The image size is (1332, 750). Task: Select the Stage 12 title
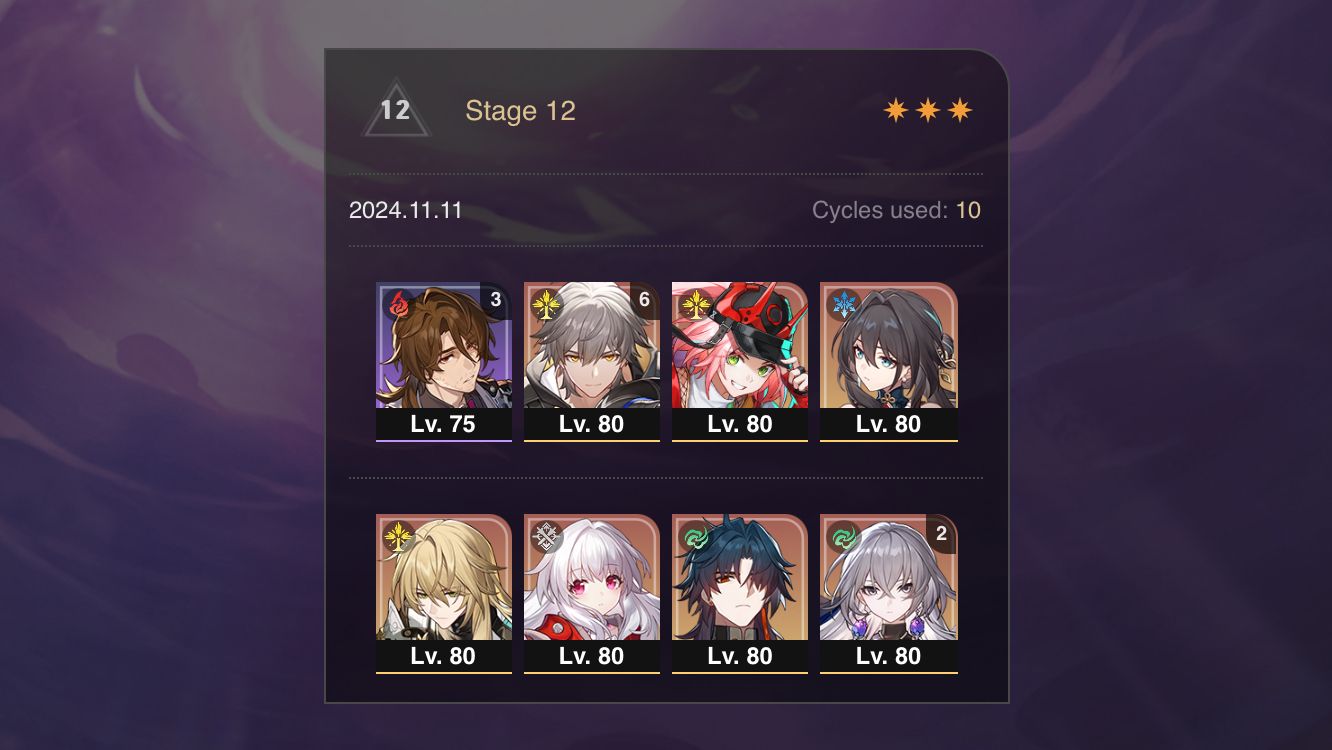tap(521, 111)
